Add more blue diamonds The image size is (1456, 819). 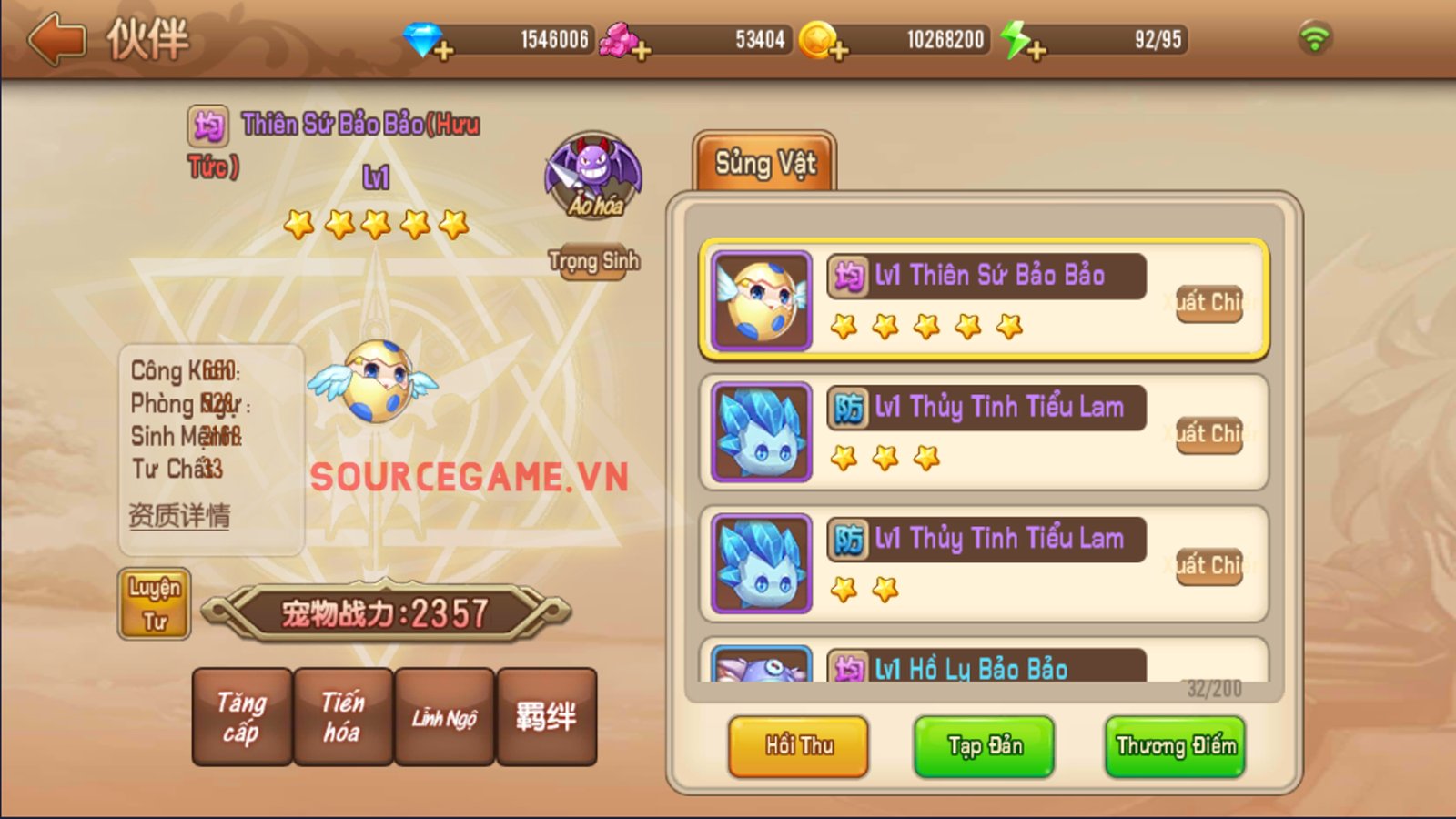[x=443, y=50]
